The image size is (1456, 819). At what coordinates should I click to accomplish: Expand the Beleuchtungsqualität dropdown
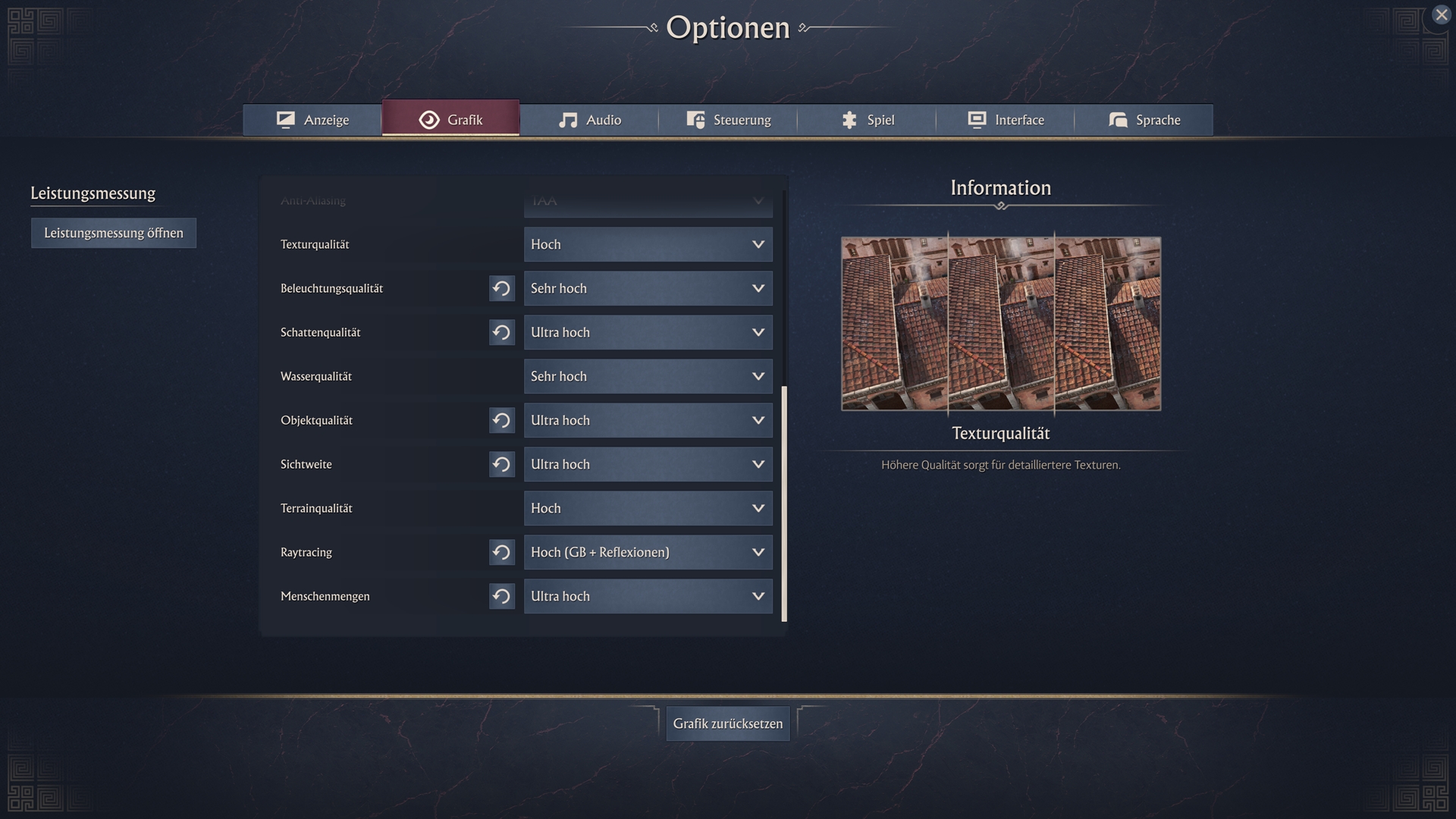[648, 288]
